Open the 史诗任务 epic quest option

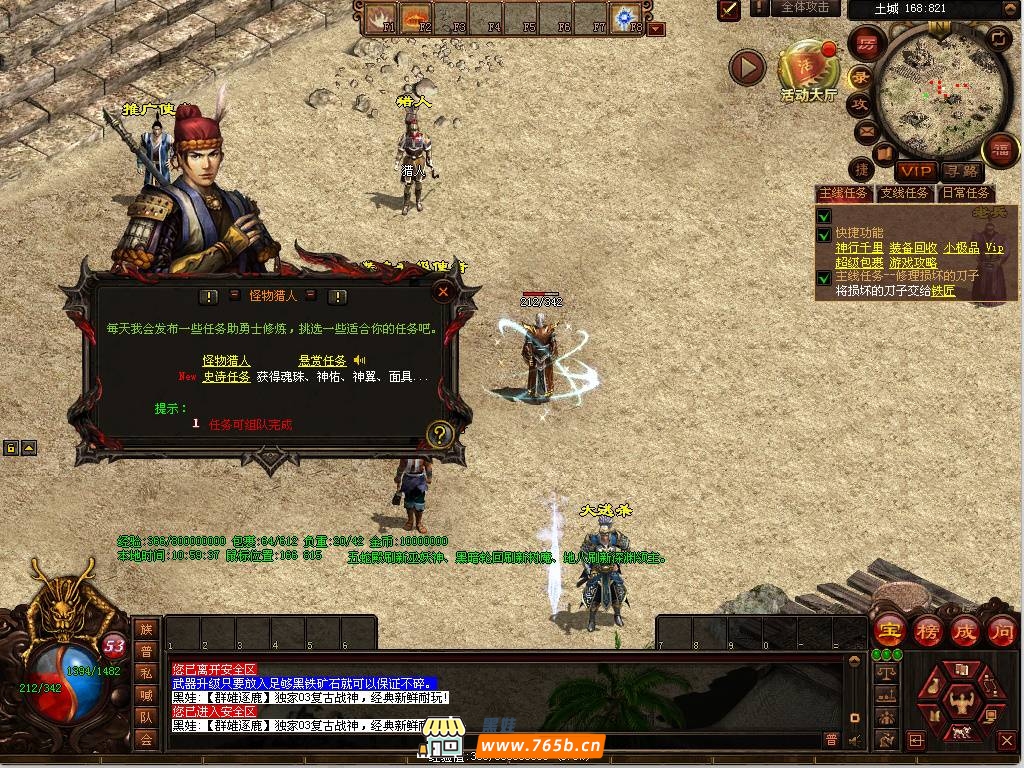[x=227, y=377]
